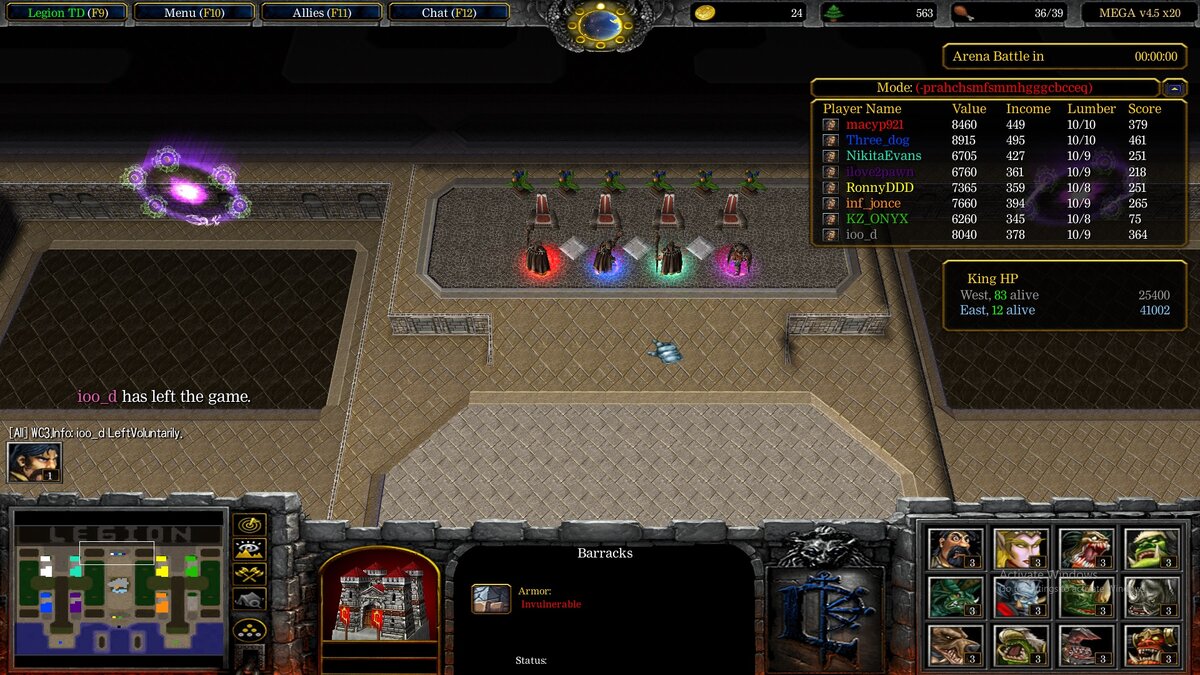
Task: Collapse the multiboard with the arrow button
Action: point(1176,88)
